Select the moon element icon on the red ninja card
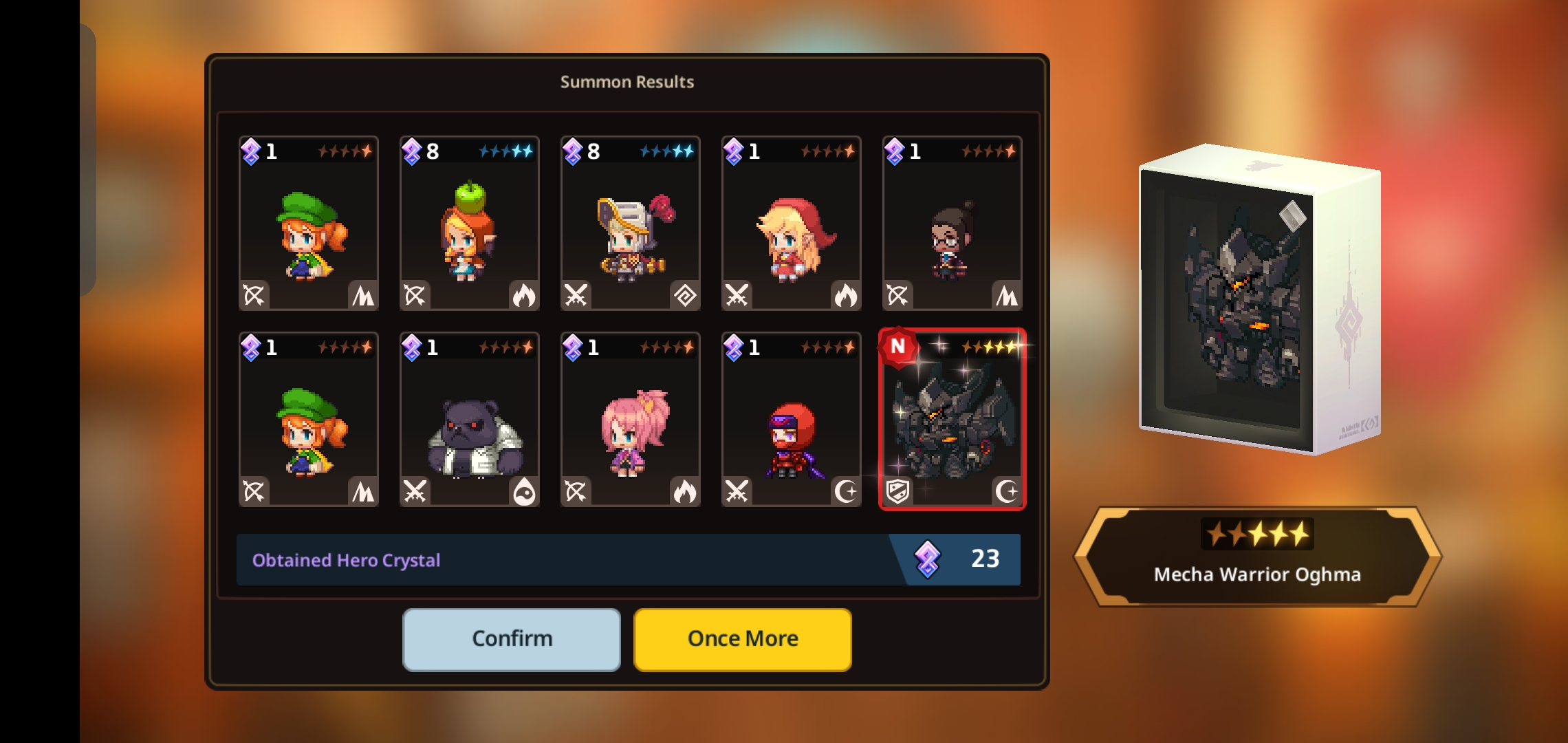 pyautogui.click(x=845, y=491)
